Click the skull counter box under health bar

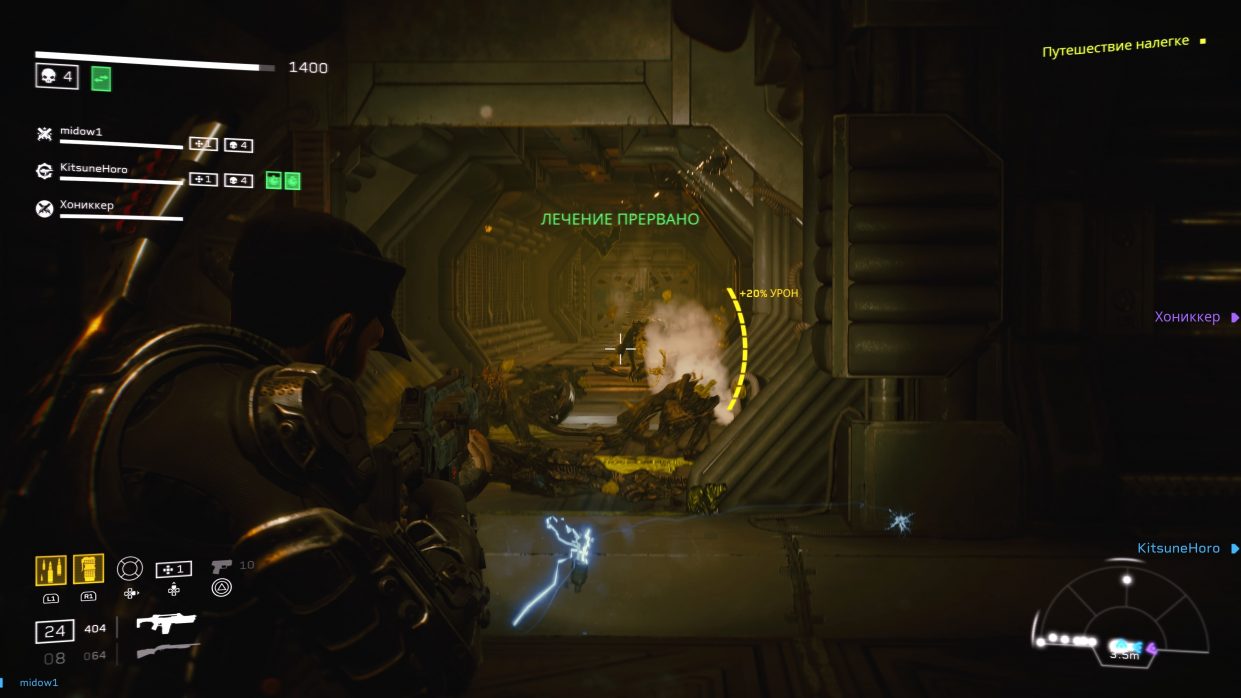coord(57,76)
